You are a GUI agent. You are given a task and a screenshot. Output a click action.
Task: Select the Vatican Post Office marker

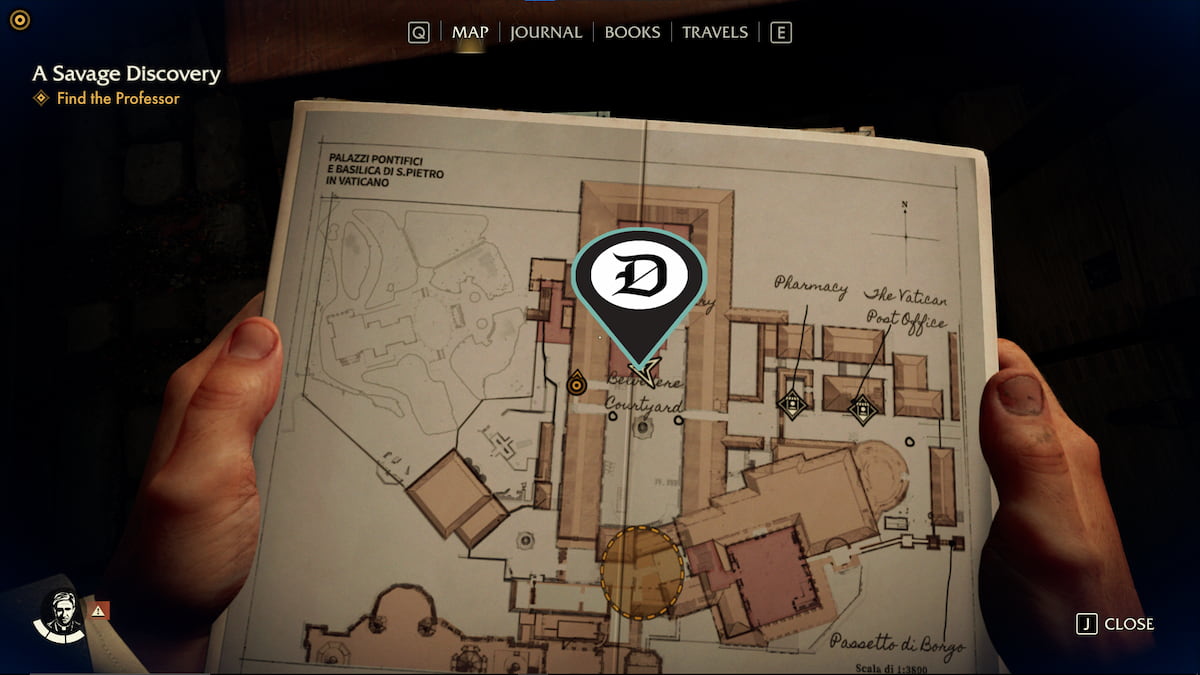click(862, 408)
